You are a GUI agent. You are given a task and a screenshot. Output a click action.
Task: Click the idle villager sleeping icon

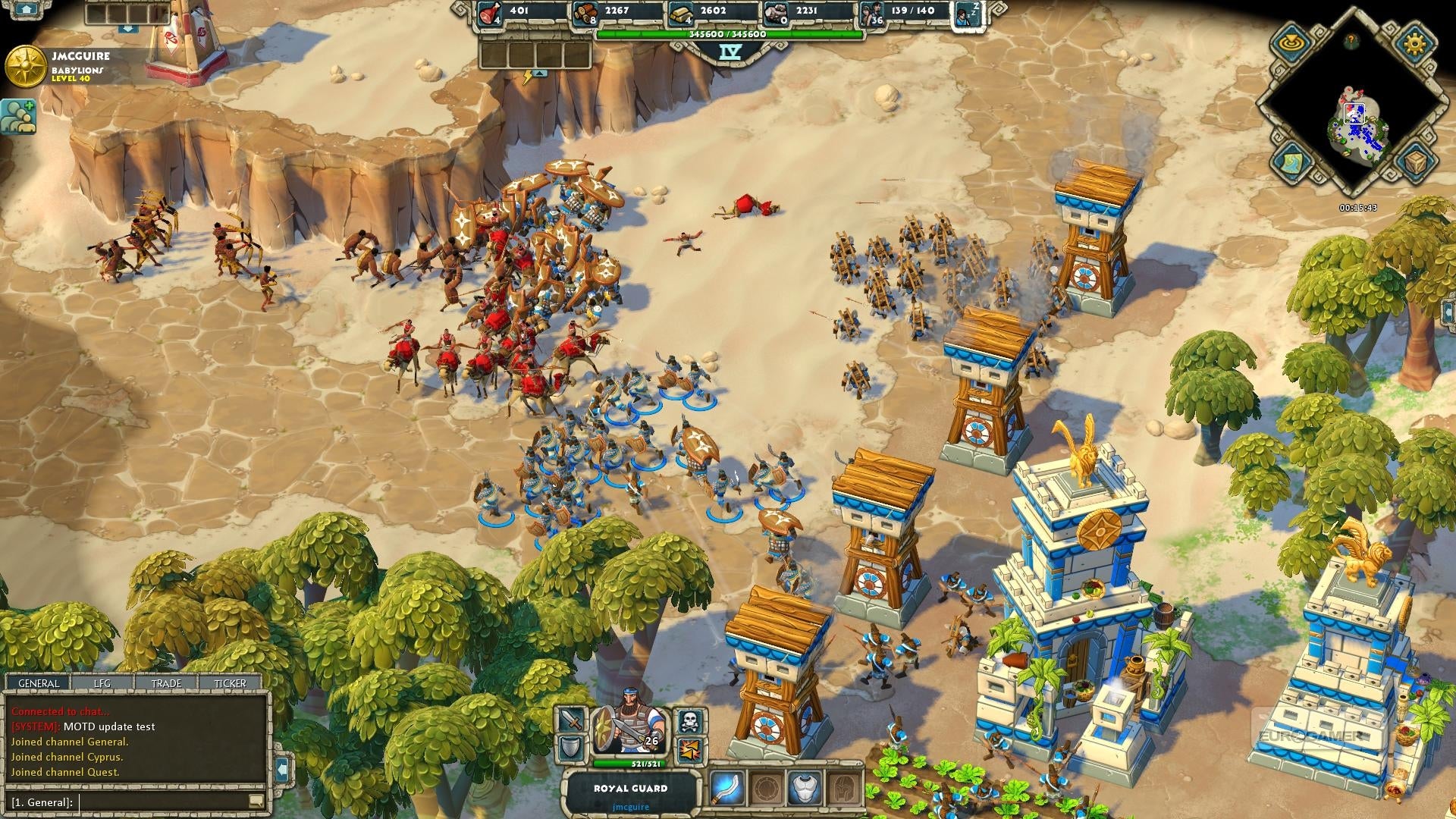click(968, 13)
